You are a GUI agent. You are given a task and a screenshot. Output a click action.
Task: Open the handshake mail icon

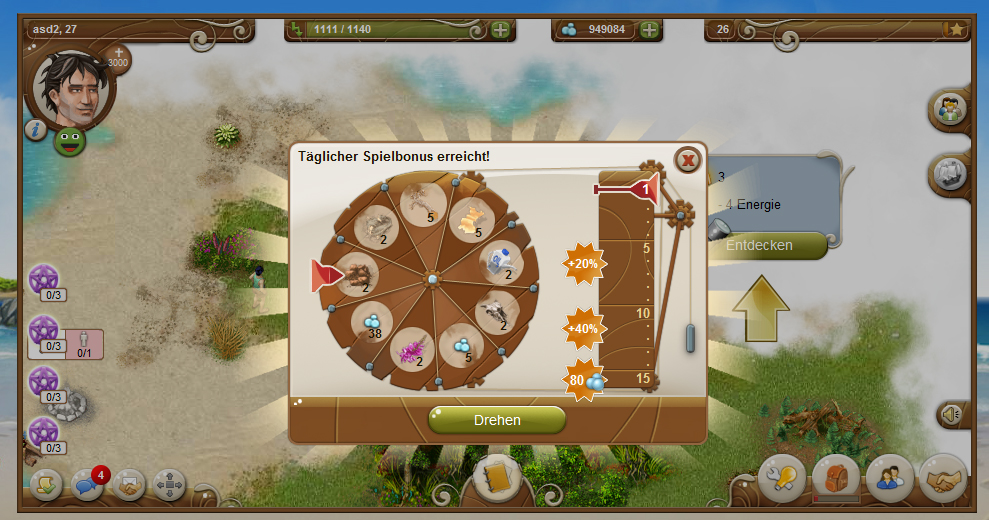(129, 485)
